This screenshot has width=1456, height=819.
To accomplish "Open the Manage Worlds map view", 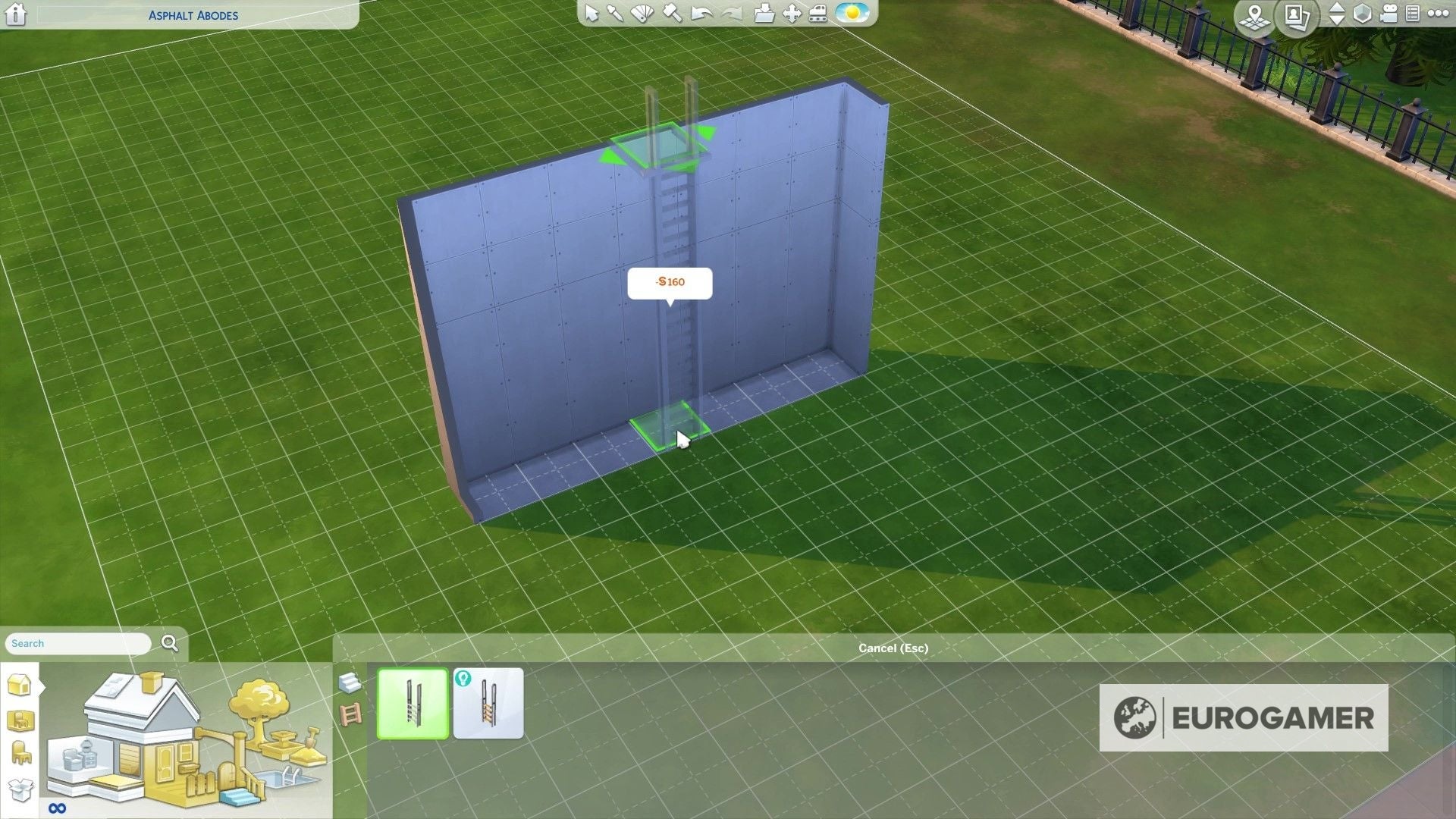I will tap(1256, 17).
